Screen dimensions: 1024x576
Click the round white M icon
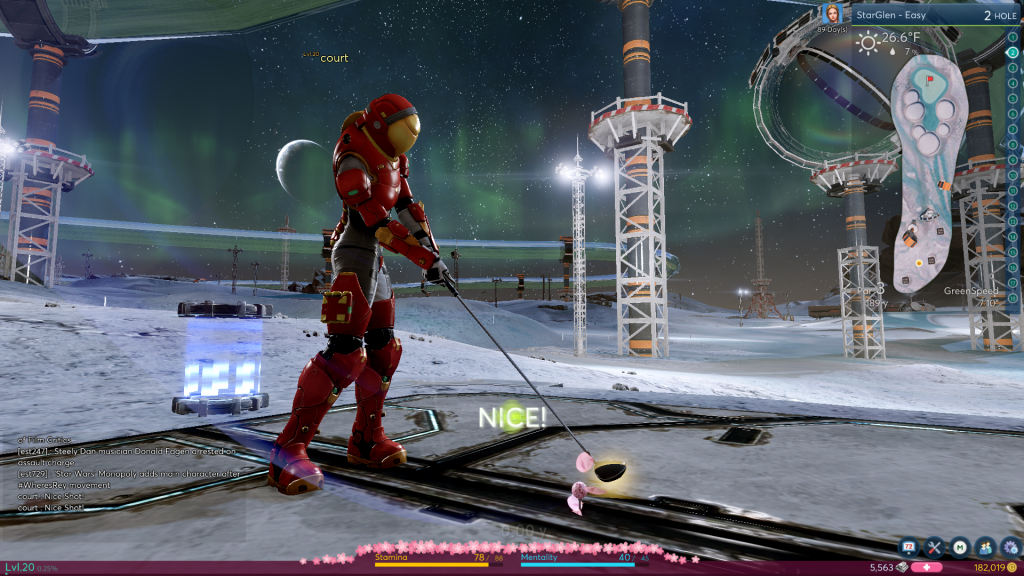tap(960, 547)
